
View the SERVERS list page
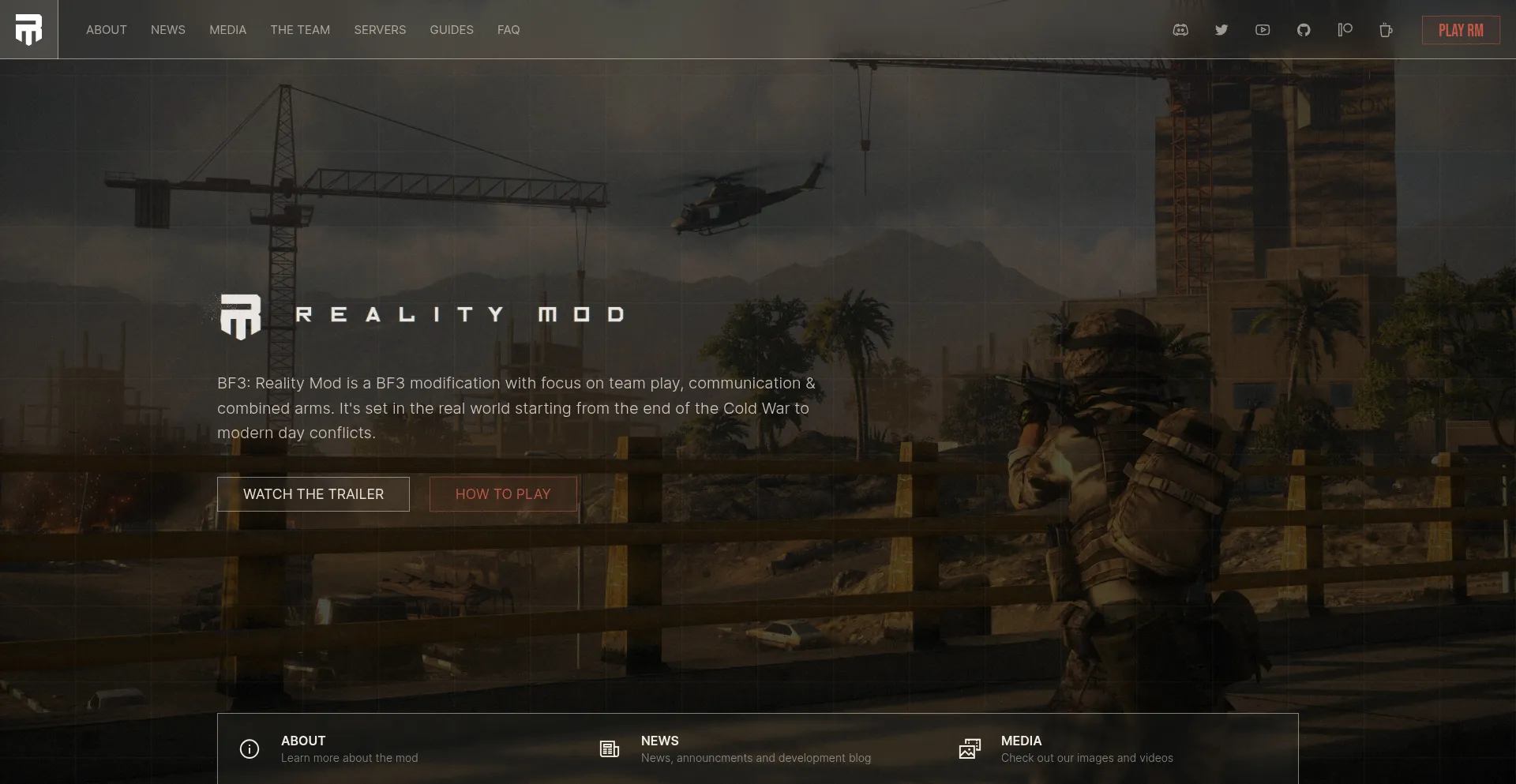coord(380,30)
